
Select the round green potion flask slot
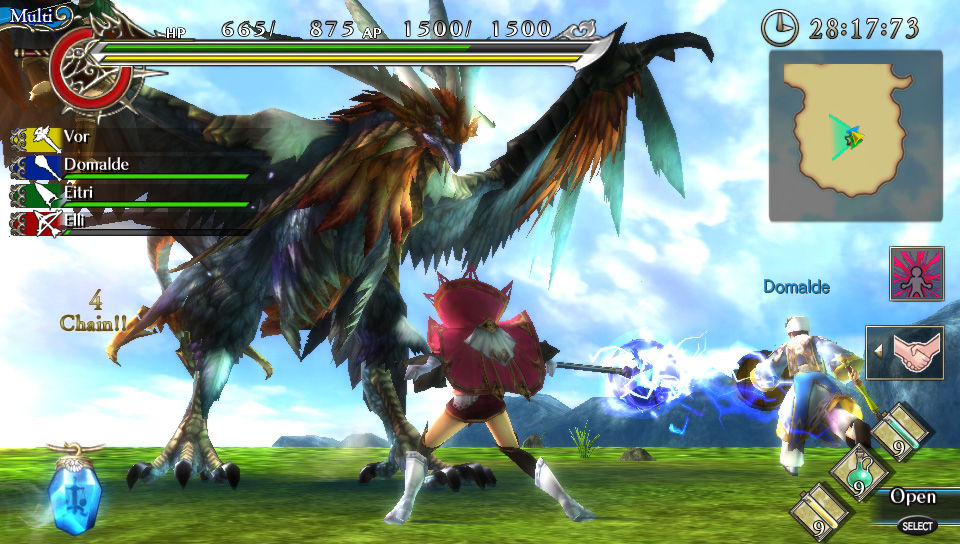[x=858, y=473]
